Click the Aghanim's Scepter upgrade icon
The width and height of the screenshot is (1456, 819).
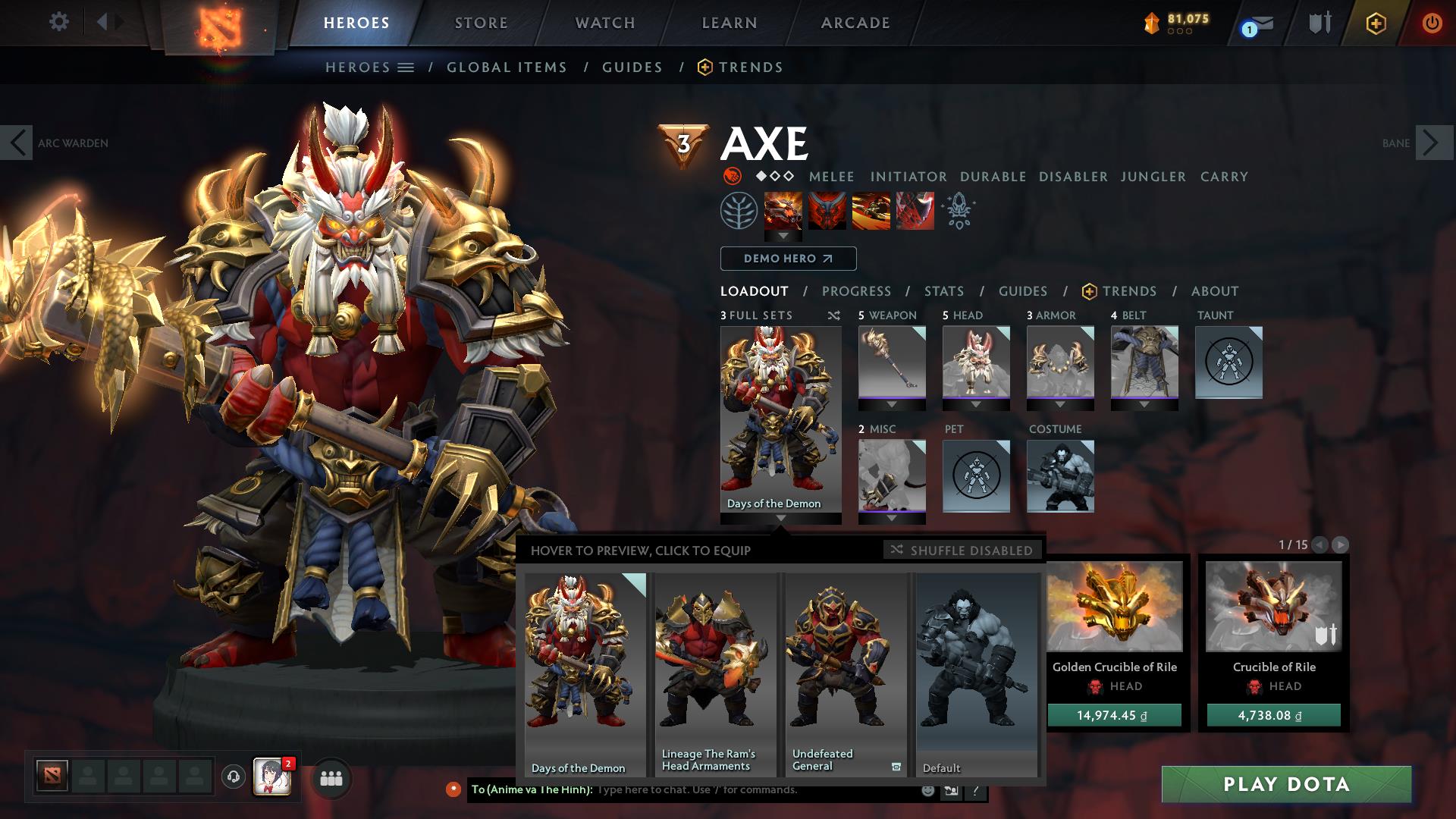[x=957, y=212]
